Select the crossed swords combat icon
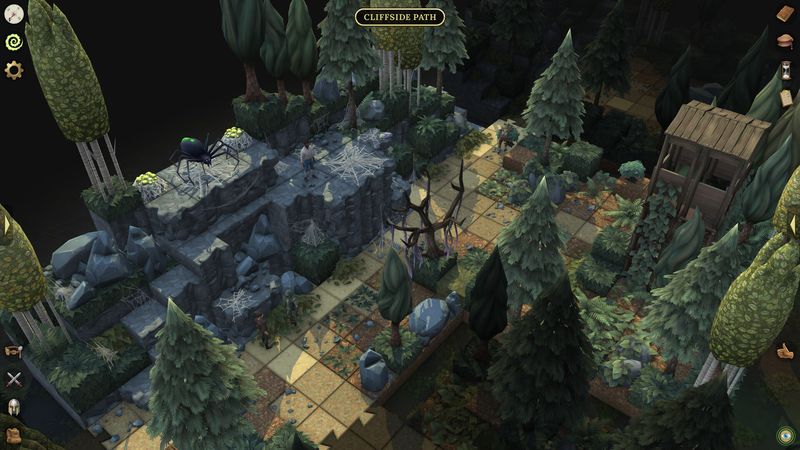The width and height of the screenshot is (800, 450). pos(14,379)
